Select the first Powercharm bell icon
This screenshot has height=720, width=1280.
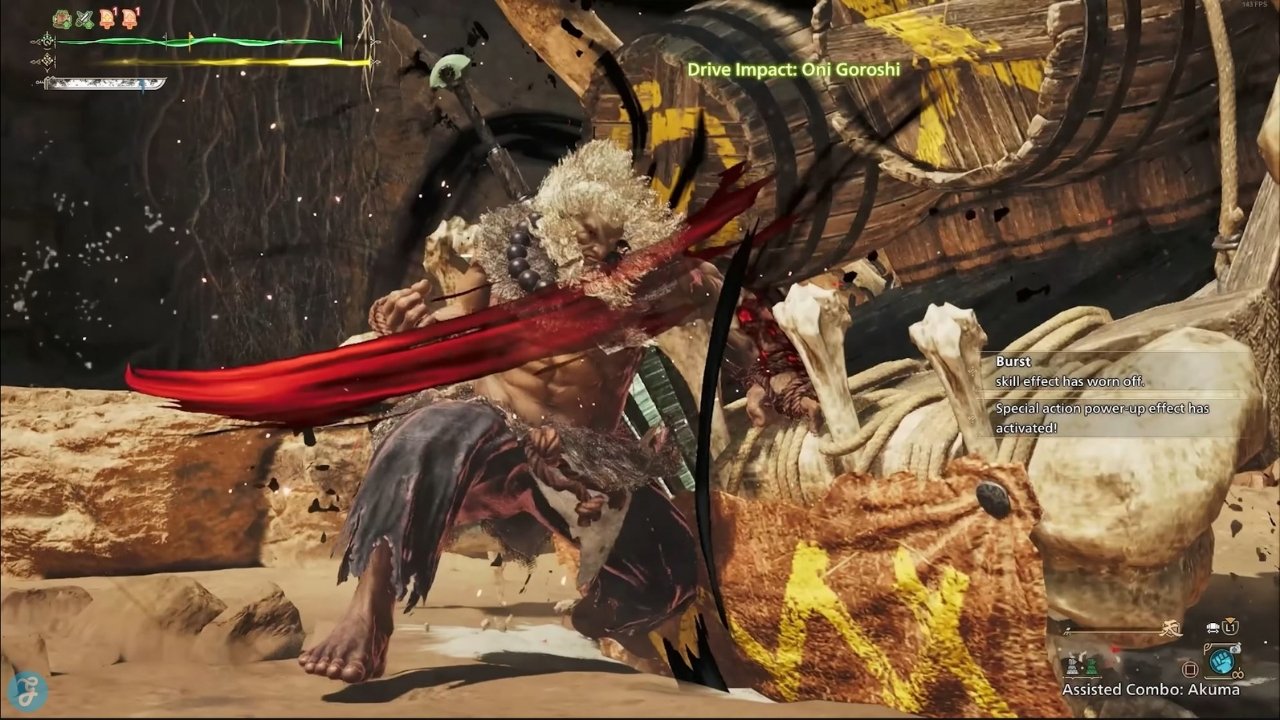107,18
